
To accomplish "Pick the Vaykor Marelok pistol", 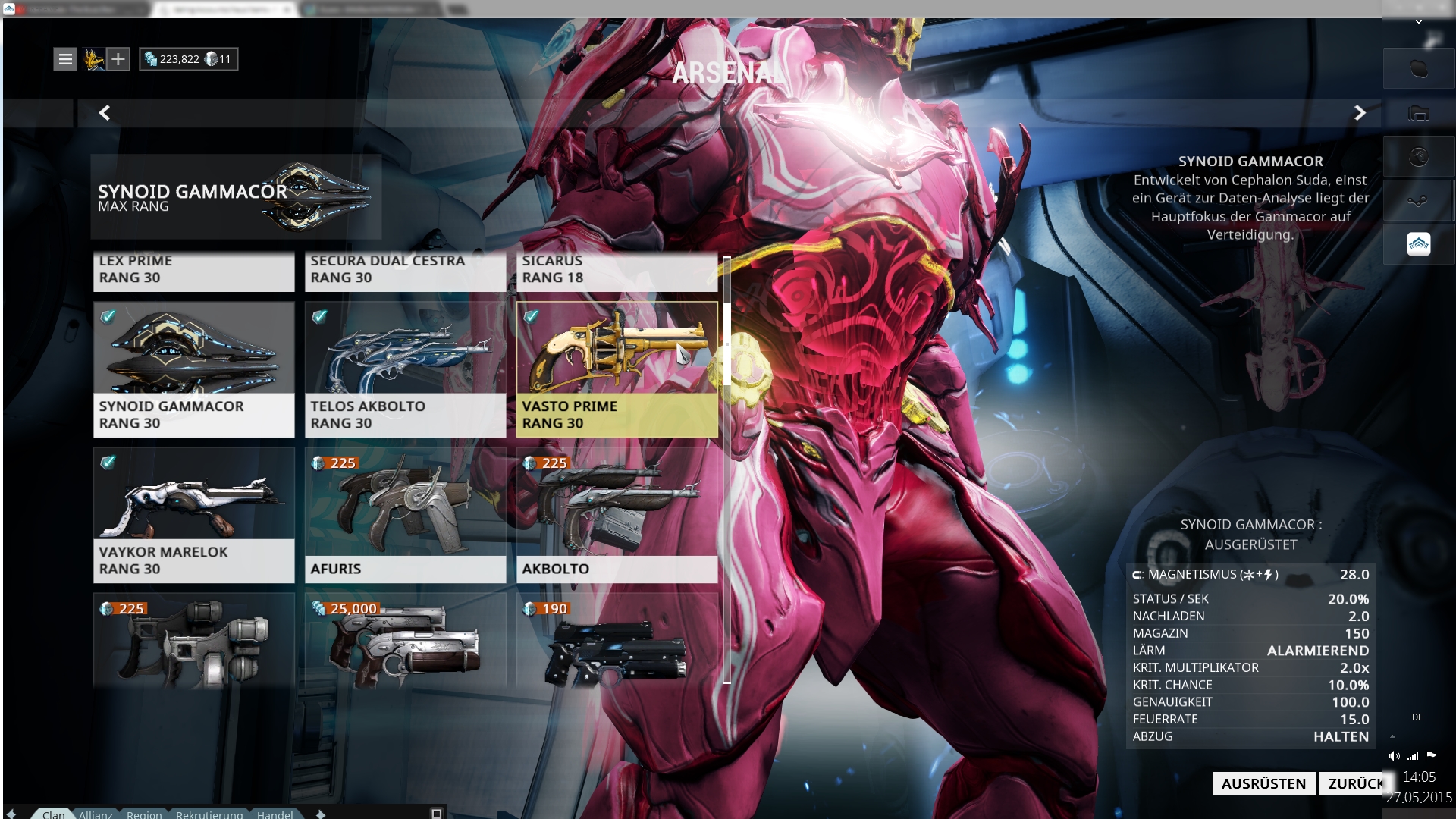I will pyautogui.click(x=193, y=515).
